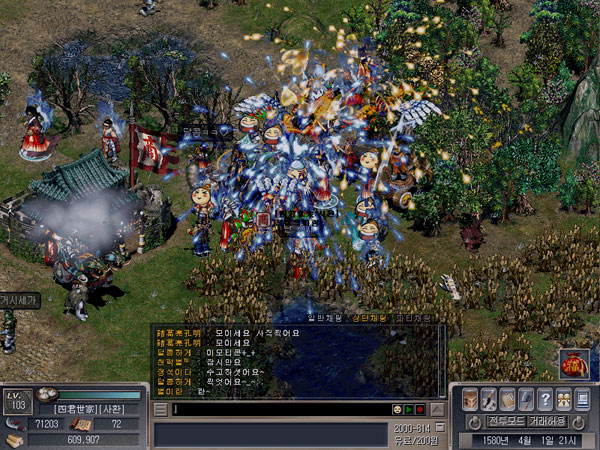Switch to the 파티채팅 chat tab
This screenshot has height=450, width=600.
[412, 318]
